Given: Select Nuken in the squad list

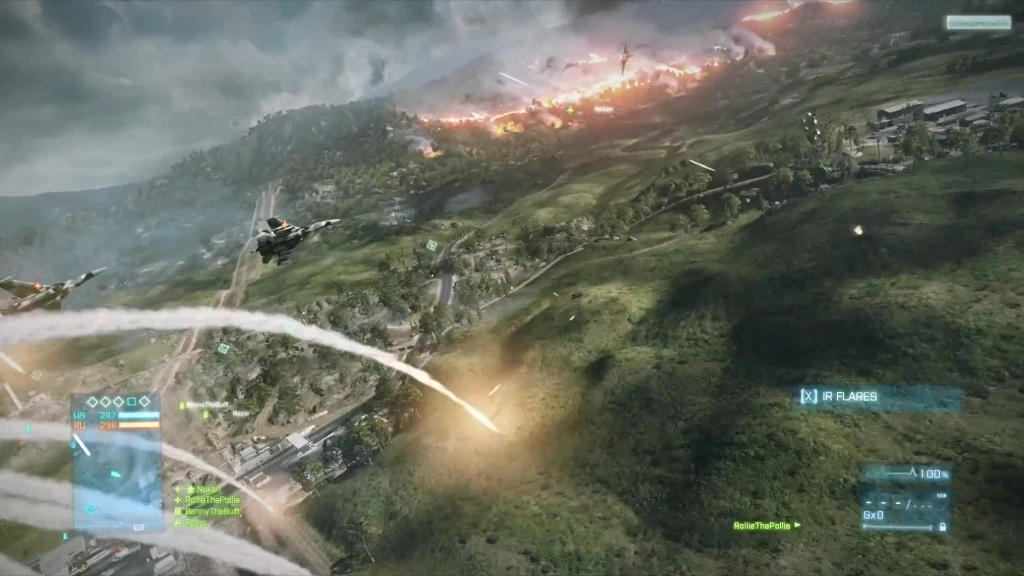Looking at the screenshot, I should (x=208, y=489).
